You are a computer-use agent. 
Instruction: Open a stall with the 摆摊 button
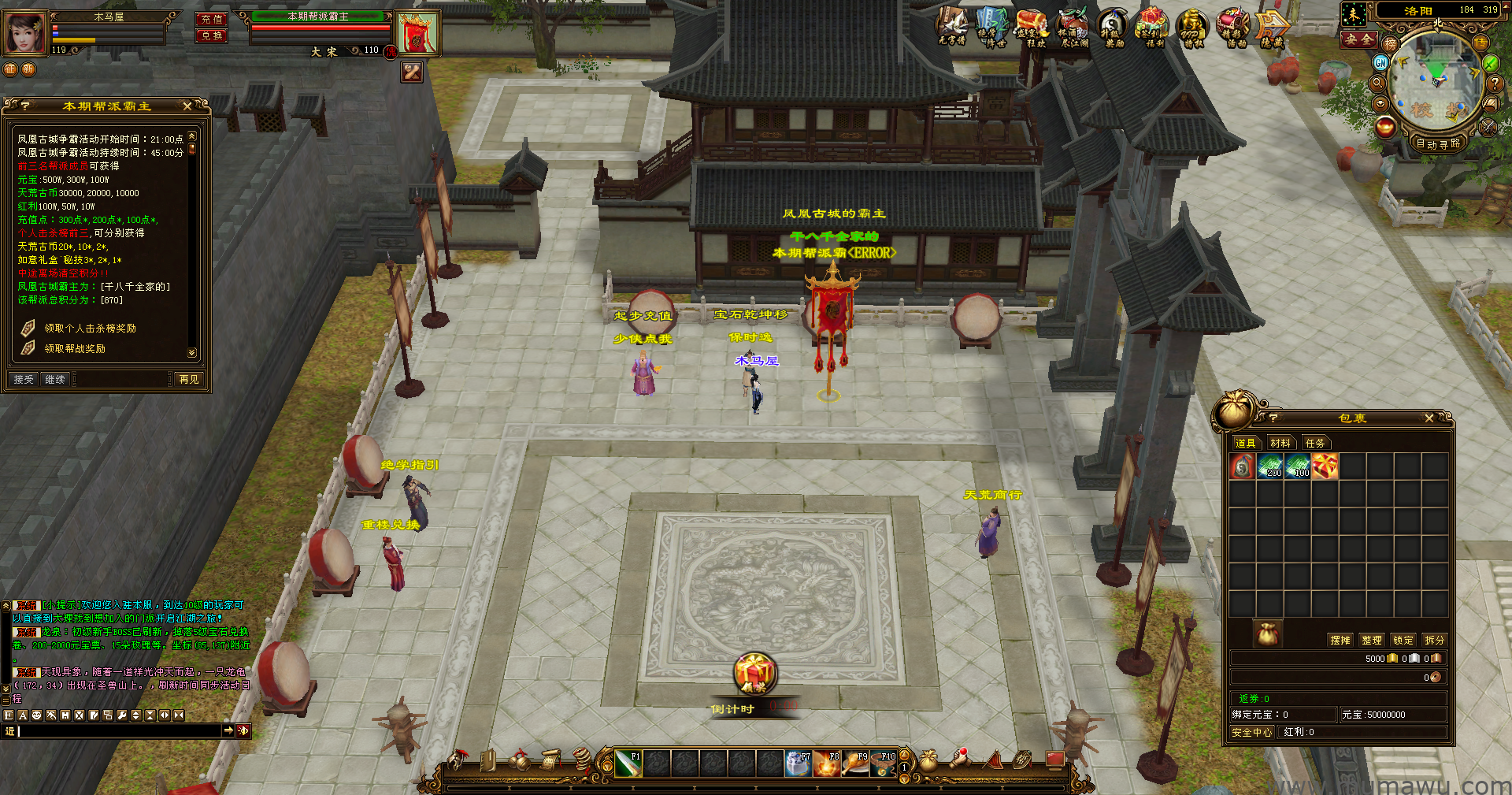[x=1340, y=640]
